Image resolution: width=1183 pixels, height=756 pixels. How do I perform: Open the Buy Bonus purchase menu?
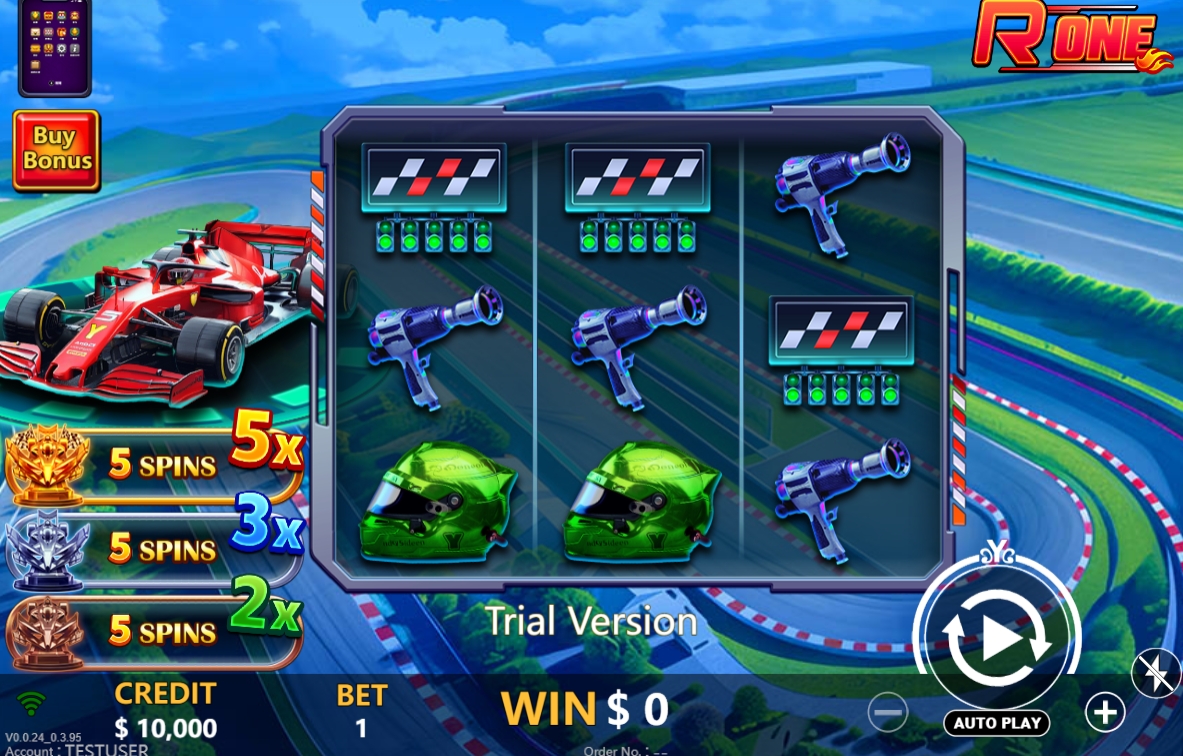(x=56, y=149)
